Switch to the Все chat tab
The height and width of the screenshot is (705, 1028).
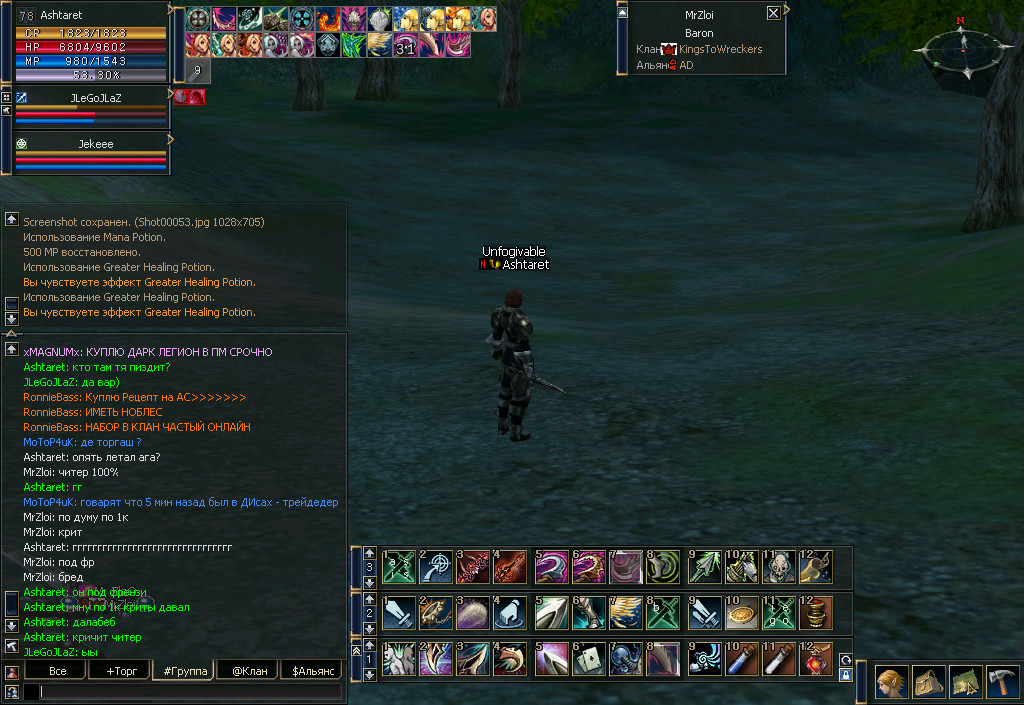[x=58, y=671]
